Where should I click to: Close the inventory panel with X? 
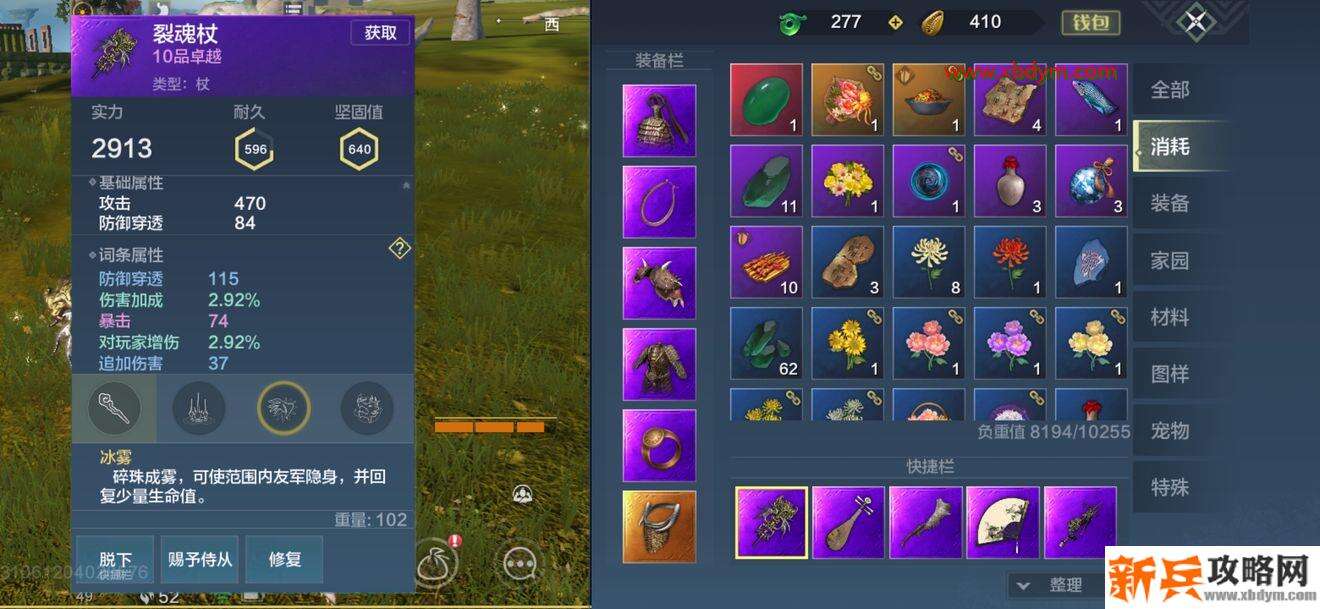pos(1196,22)
